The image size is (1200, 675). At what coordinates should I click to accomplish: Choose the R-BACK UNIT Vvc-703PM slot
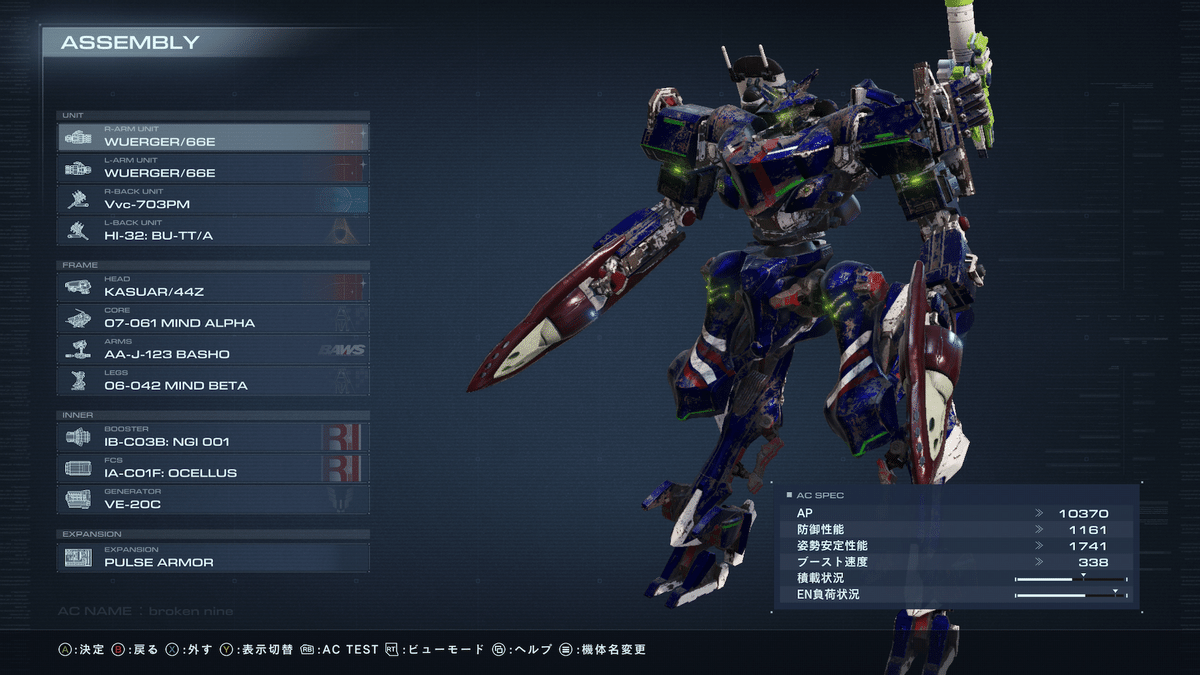[x=213, y=199]
